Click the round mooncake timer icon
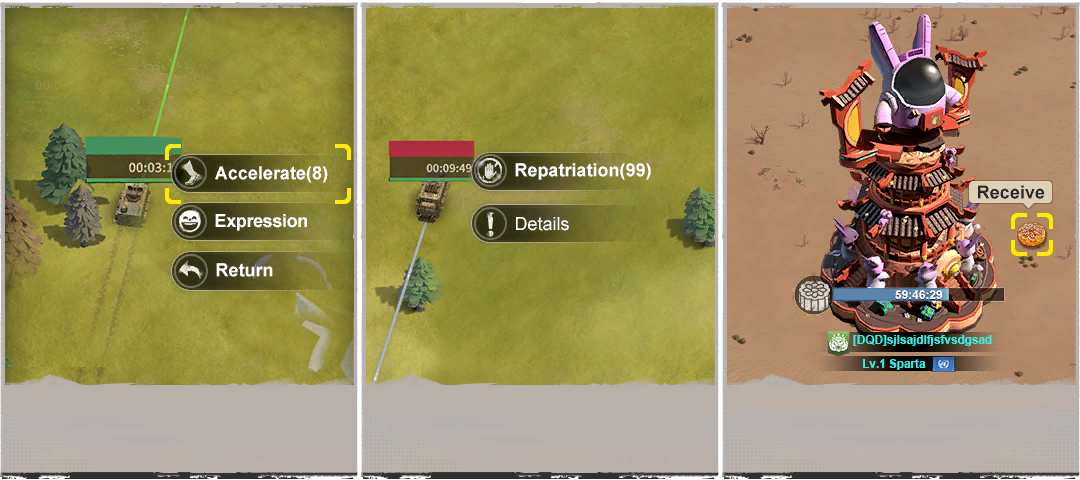Viewport: 1080px width, 480px height. [813, 295]
